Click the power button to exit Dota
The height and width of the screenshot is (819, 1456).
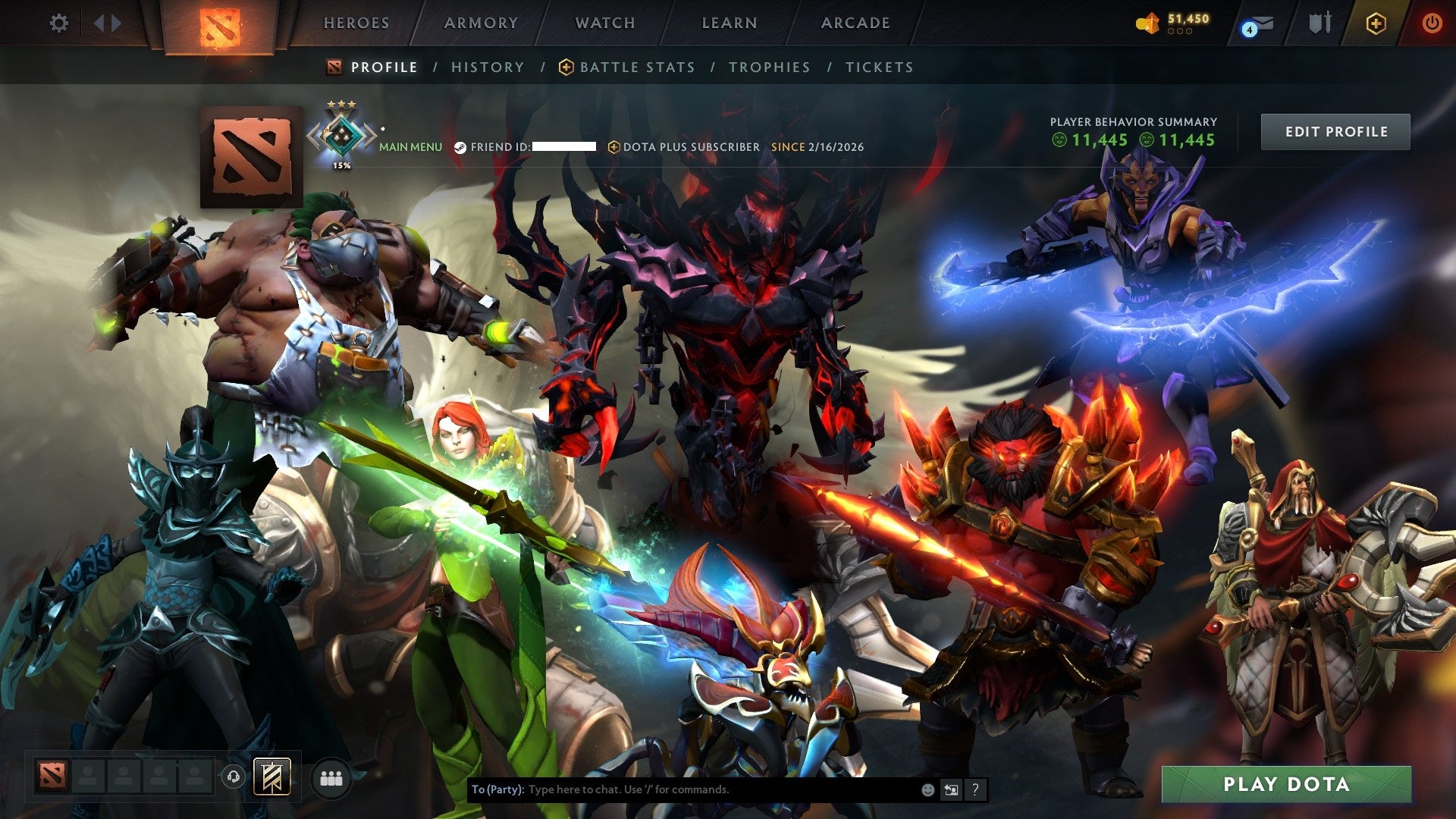click(x=1432, y=23)
